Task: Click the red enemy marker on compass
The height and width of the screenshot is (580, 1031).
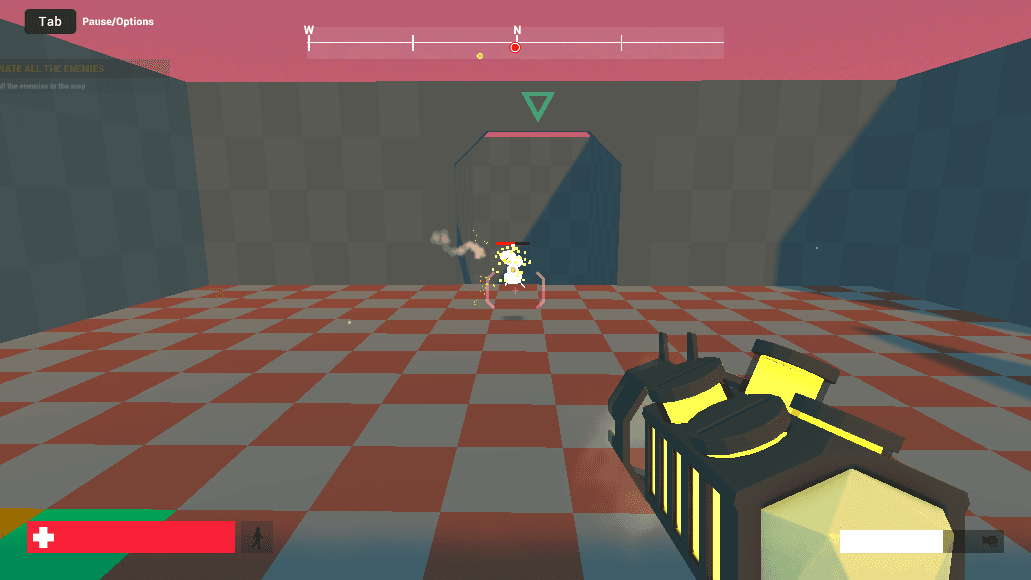Action: tap(515, 47)
